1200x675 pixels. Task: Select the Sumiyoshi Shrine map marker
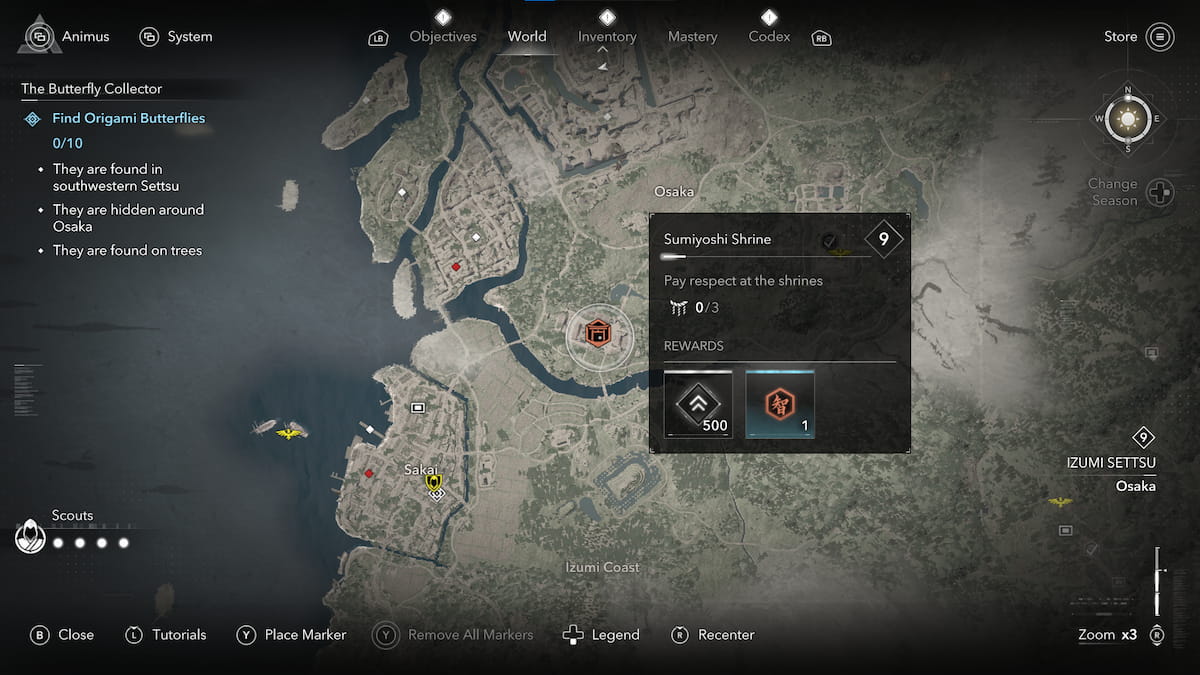599,333
